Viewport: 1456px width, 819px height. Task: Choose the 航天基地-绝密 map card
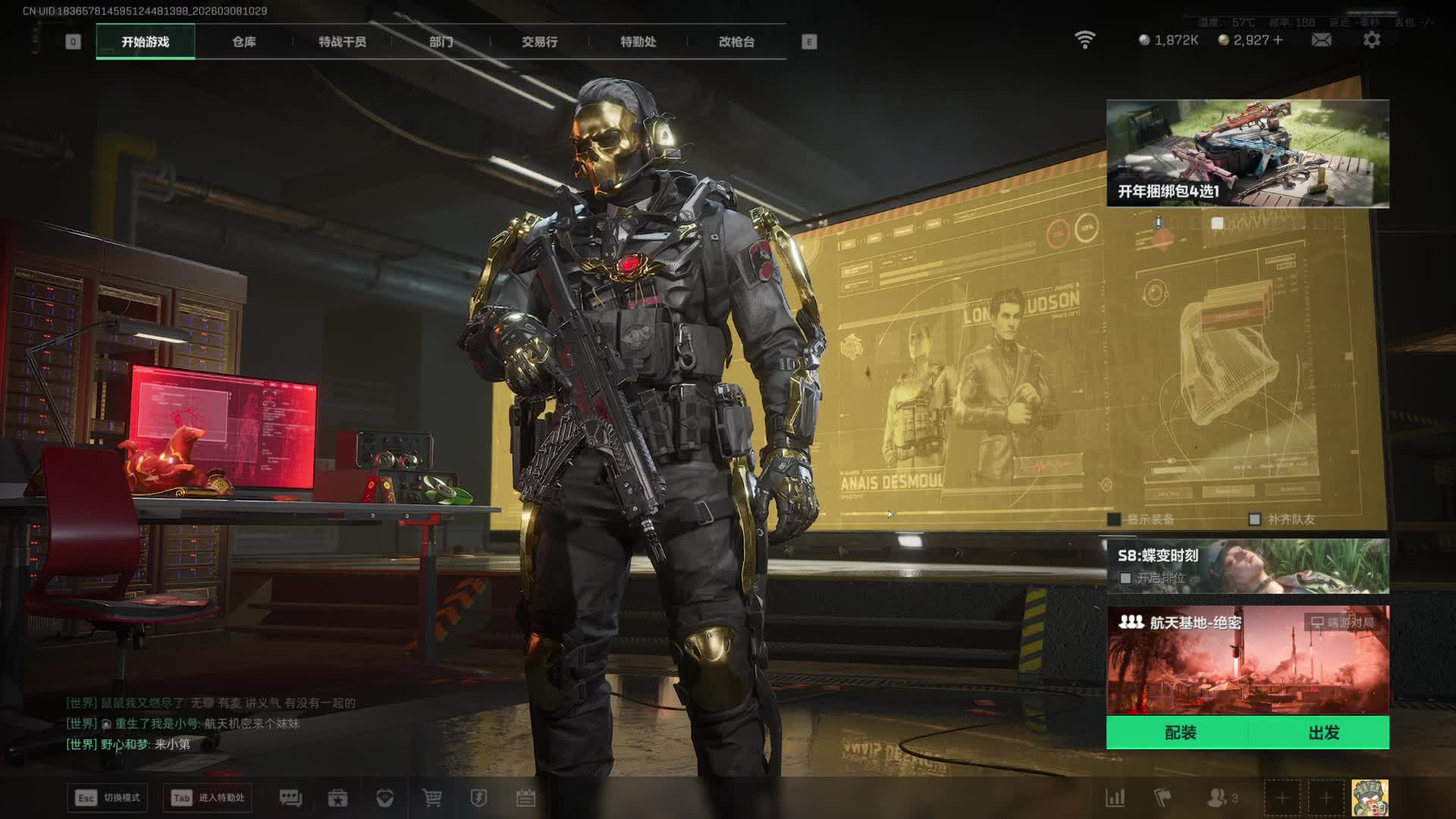pos(1247,660)
